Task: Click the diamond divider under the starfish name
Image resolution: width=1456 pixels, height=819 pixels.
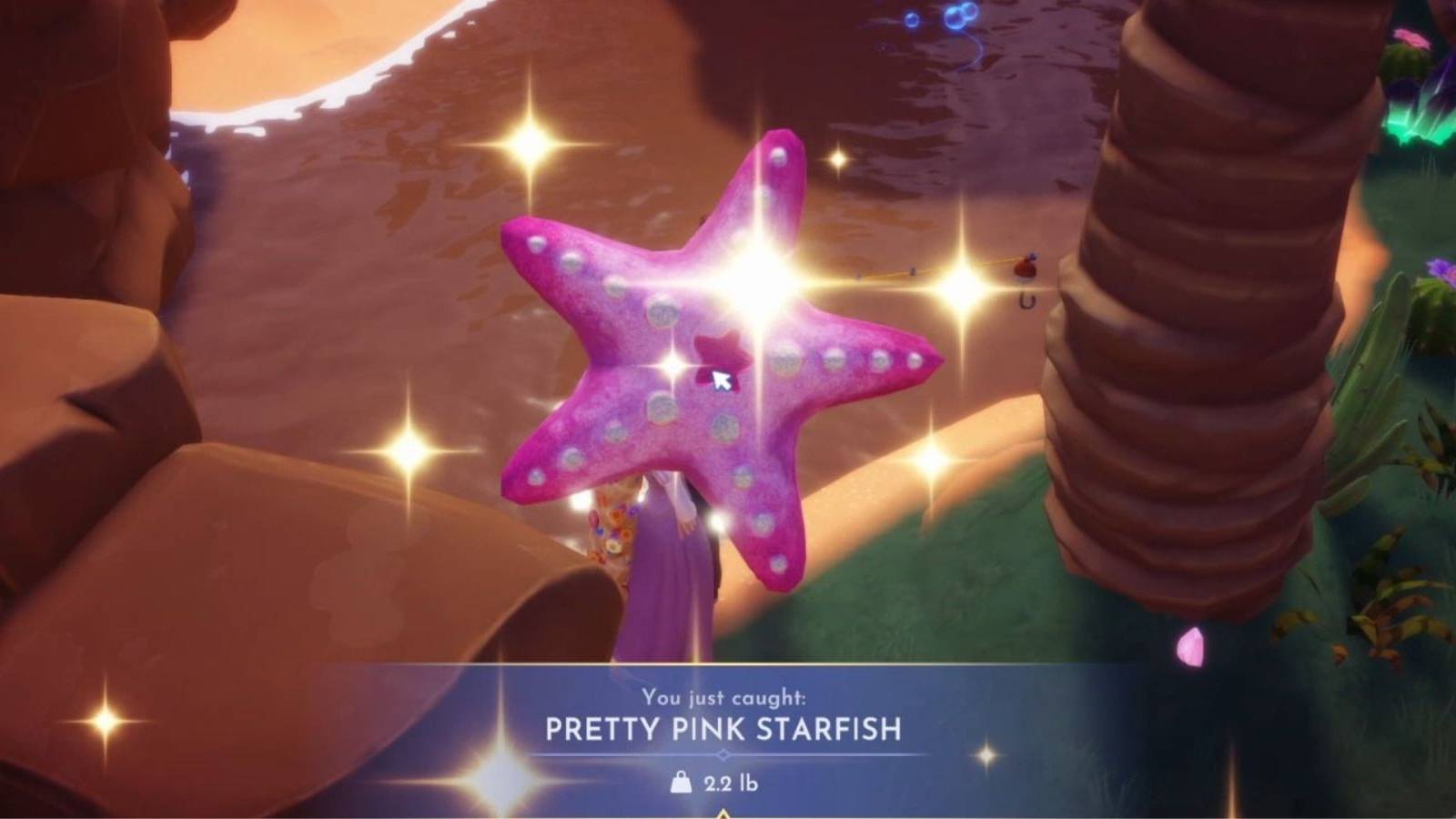Action: [x=723, y=753]
